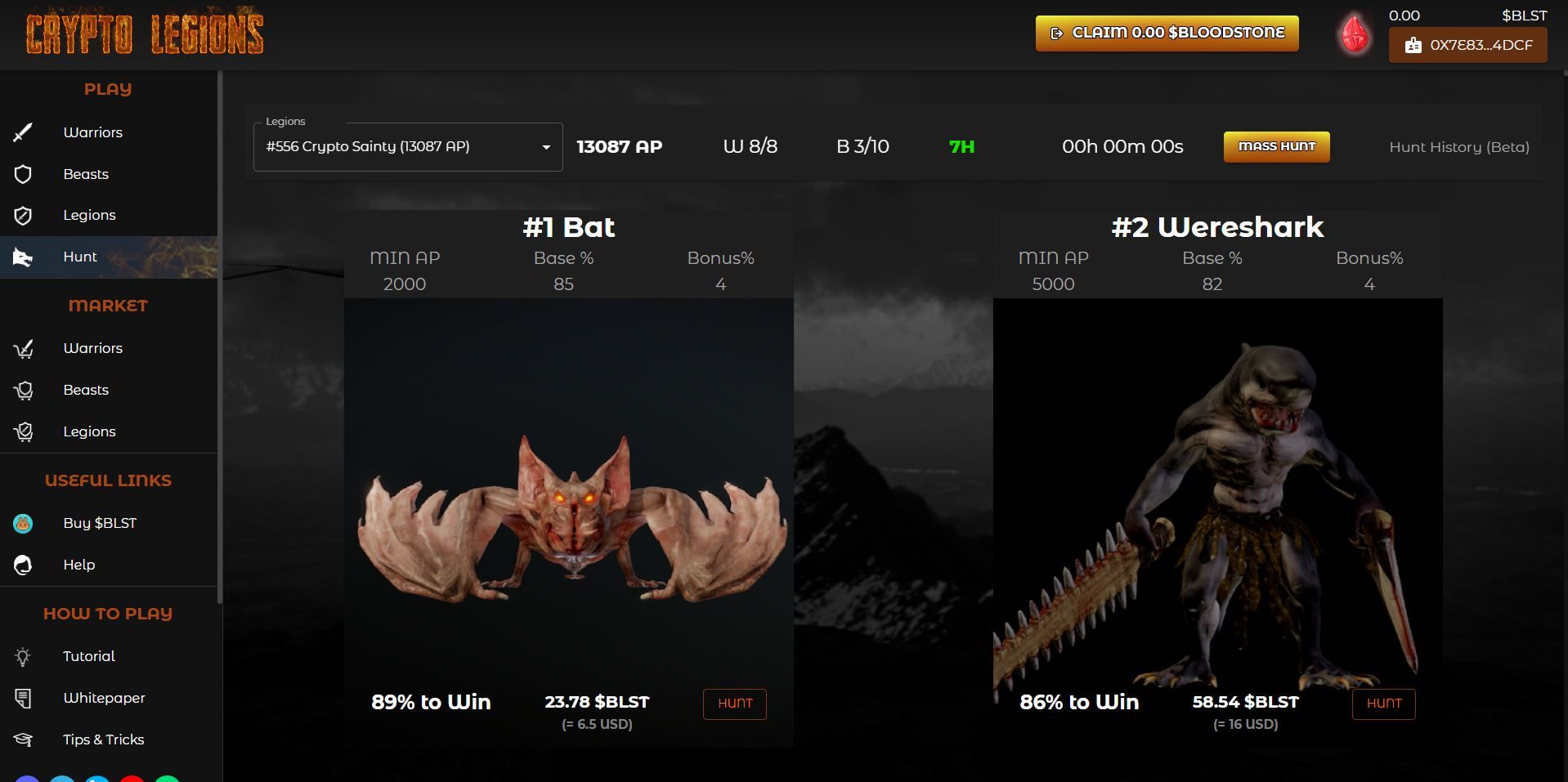The image size is (1568, 782).
Task: Start a Mass Hunt
Action: (1276, 147)
